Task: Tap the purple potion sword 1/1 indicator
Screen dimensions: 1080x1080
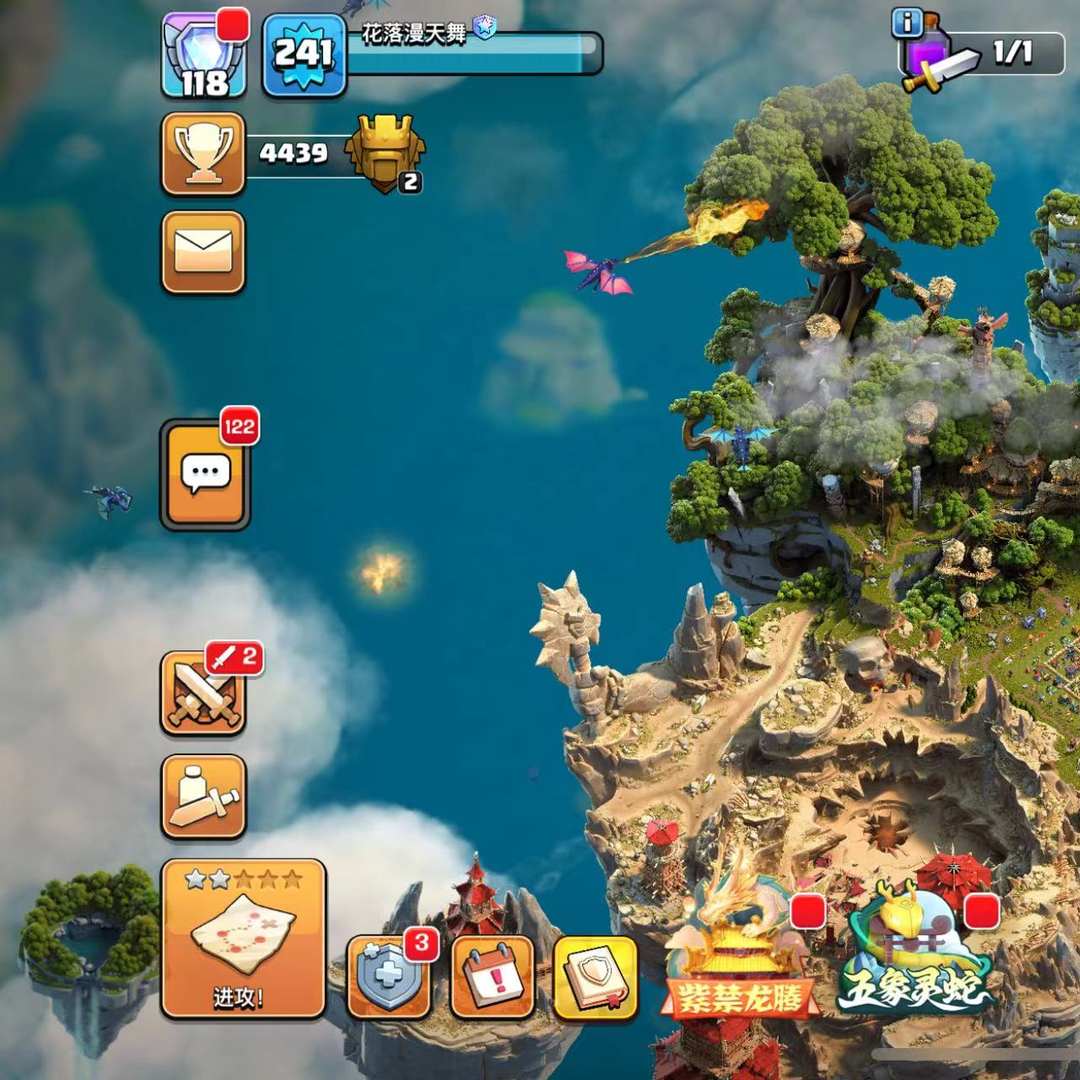Action: pos(985,54)
